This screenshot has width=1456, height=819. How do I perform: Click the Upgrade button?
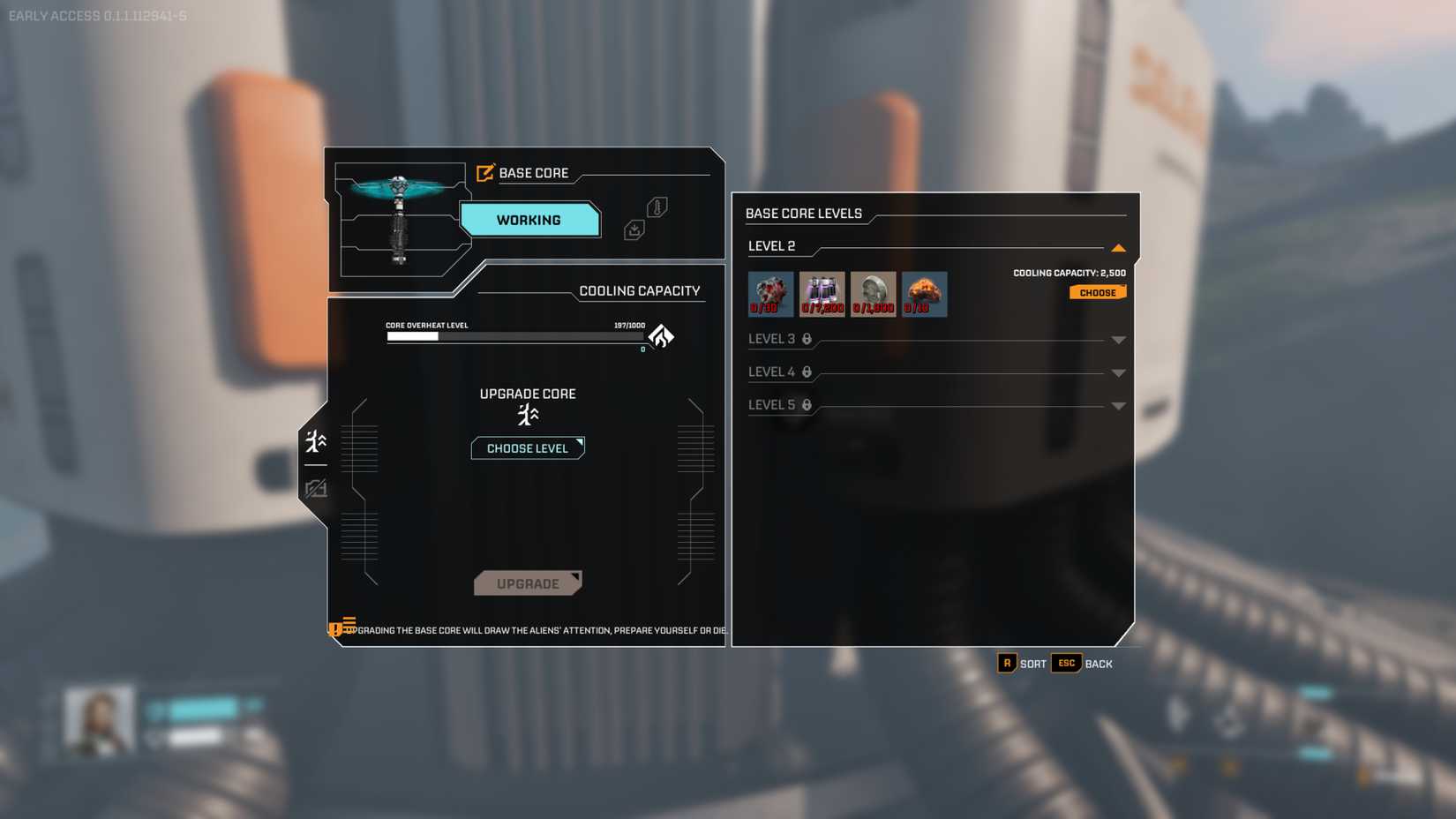(x=528, y=582)
